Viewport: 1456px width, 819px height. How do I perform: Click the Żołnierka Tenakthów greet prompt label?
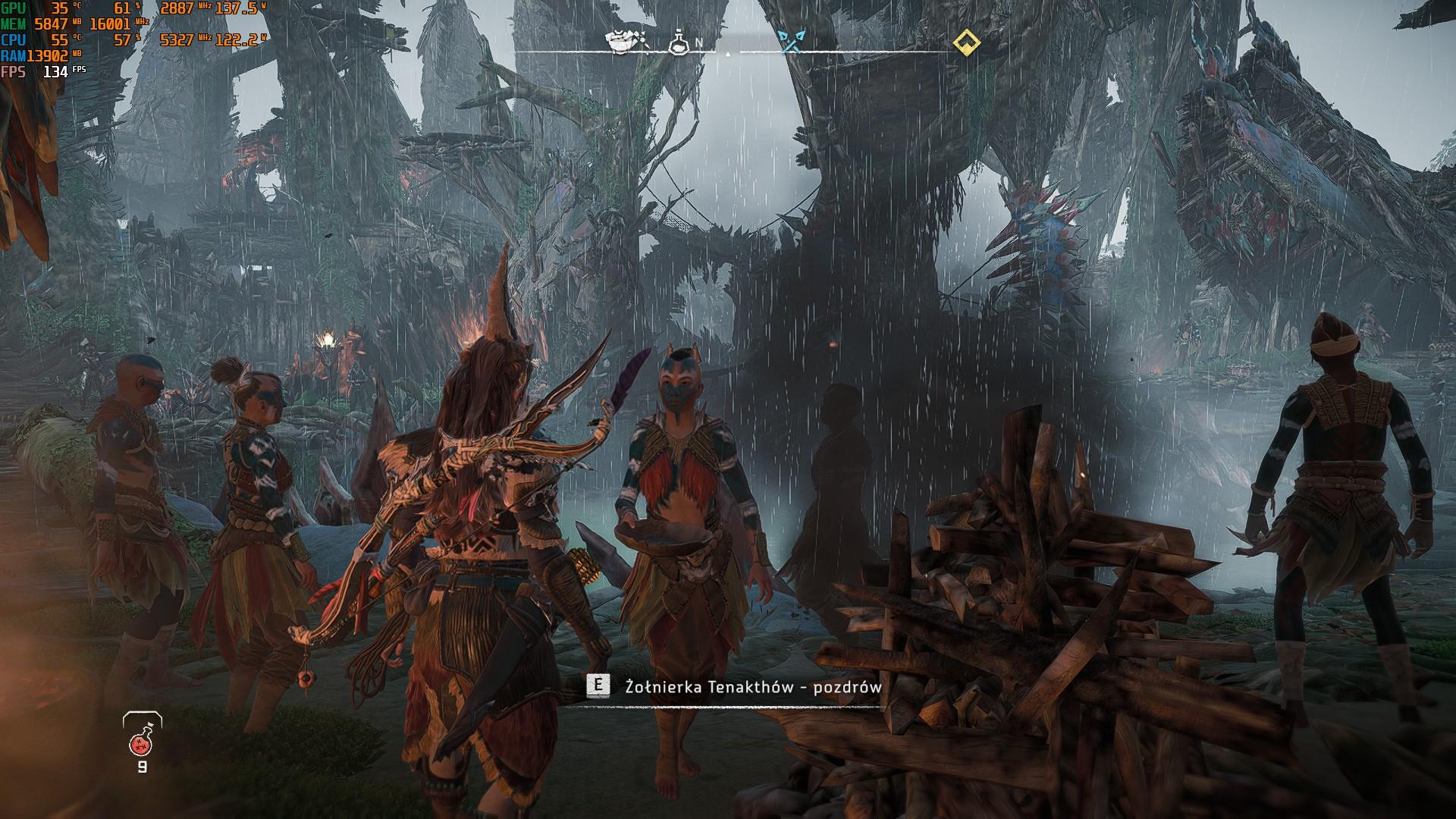753,687
